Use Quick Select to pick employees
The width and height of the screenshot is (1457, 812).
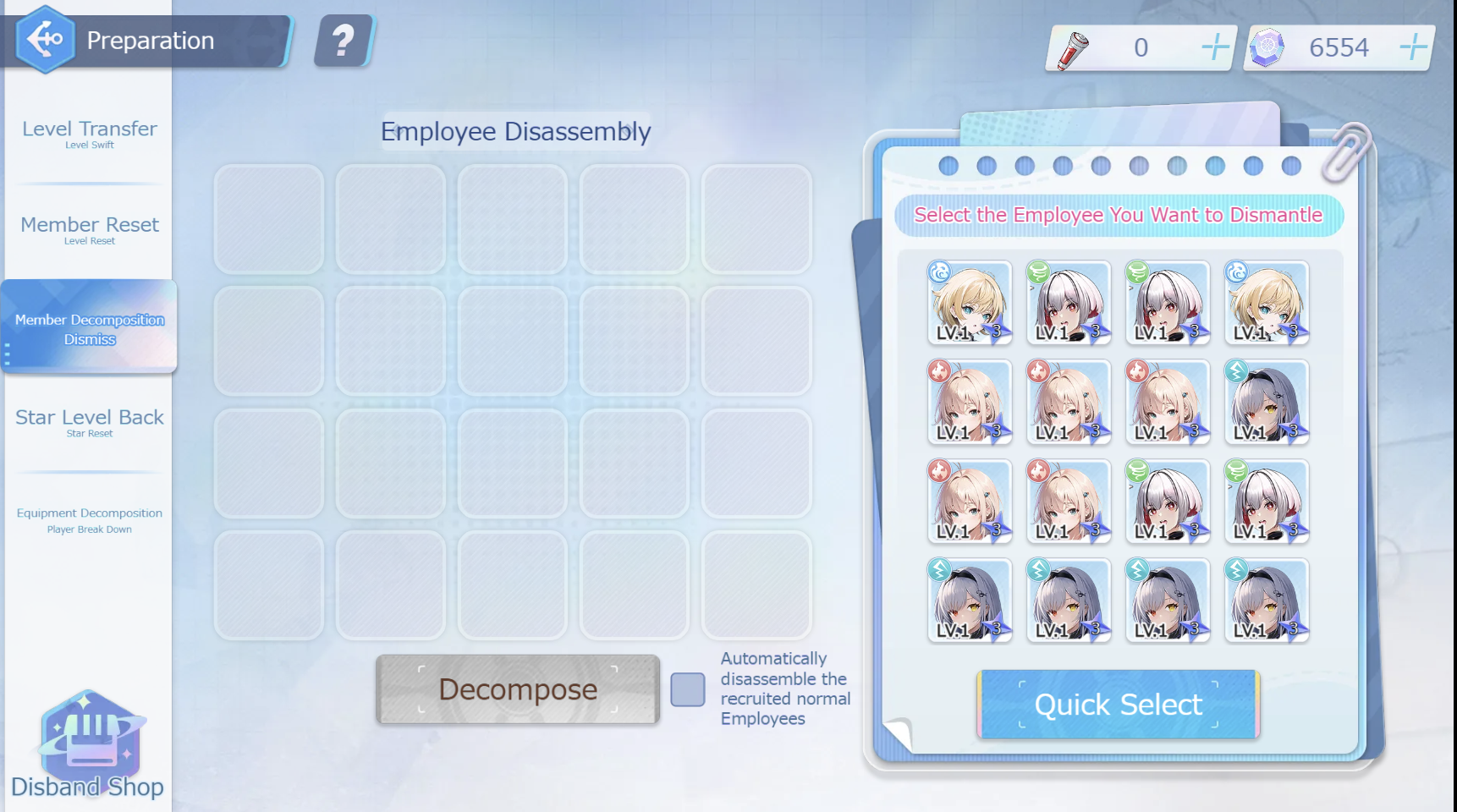tap(1118, 705)
